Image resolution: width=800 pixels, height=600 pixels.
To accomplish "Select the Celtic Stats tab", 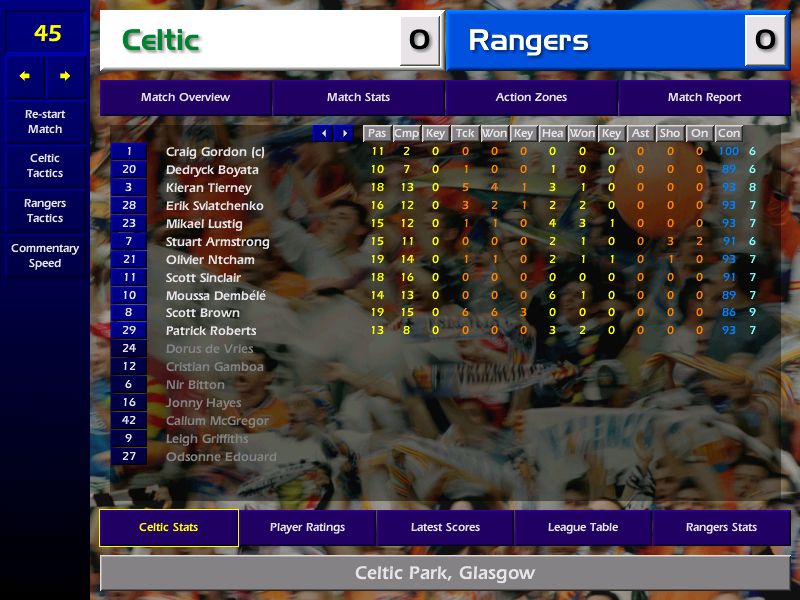I will 168,527.
